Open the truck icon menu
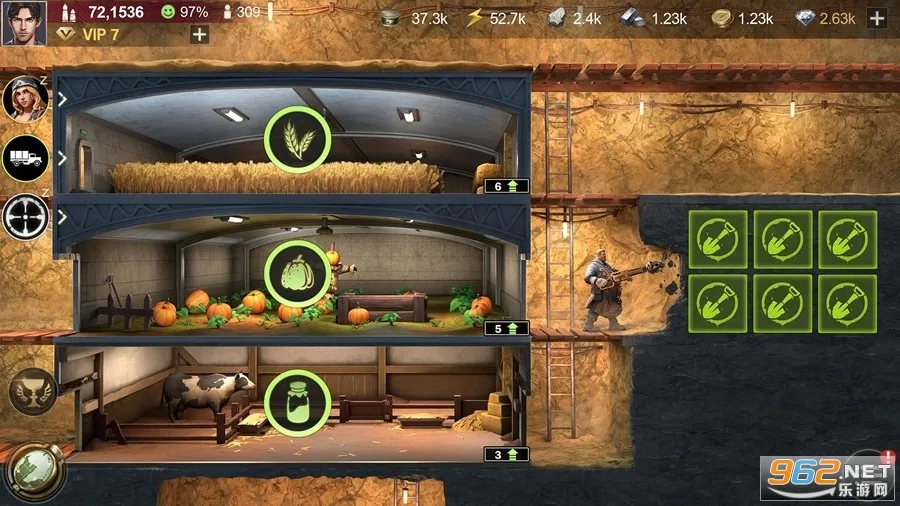 (25, 157)
